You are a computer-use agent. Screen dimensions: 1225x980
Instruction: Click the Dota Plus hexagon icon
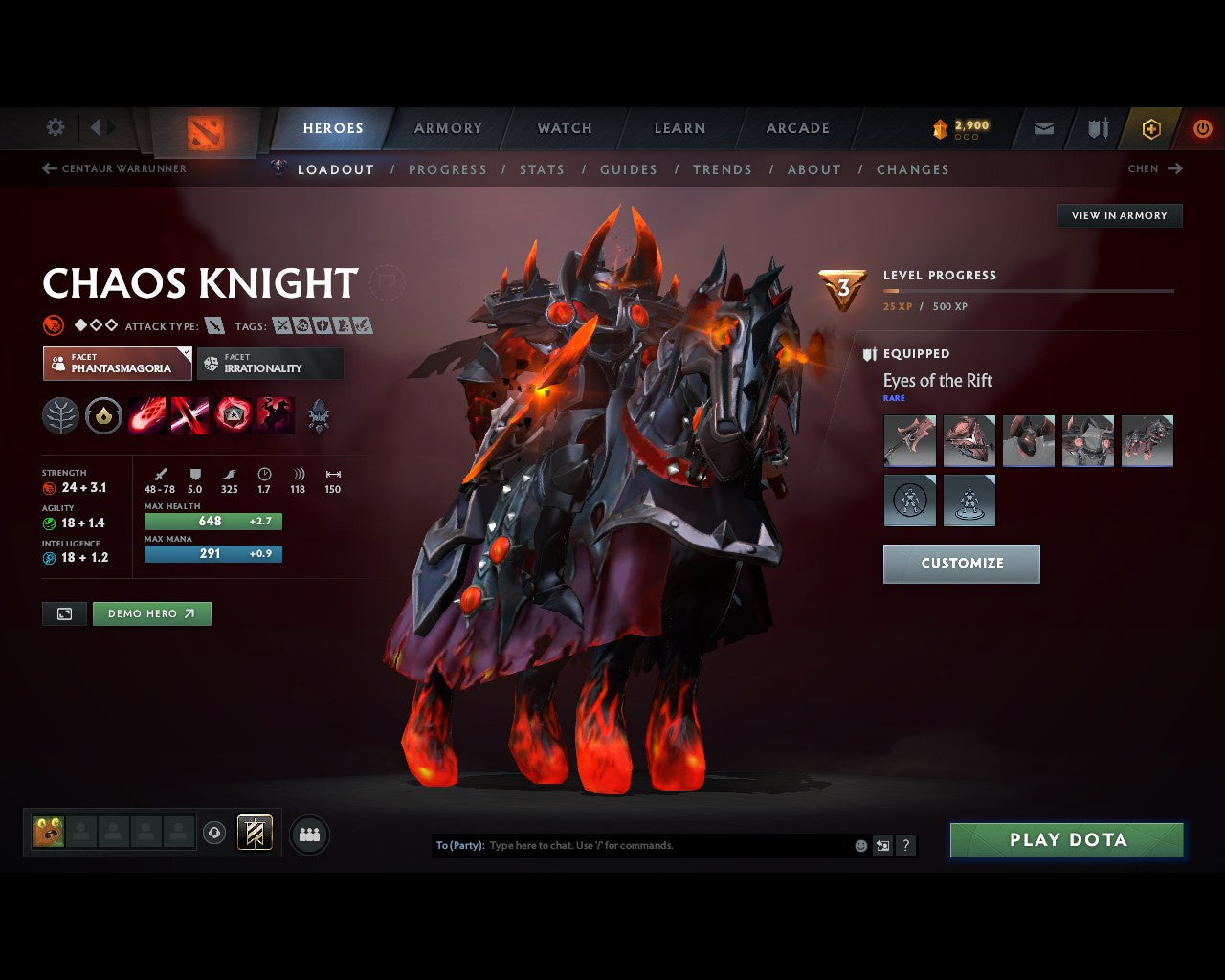click(1151, 128)
